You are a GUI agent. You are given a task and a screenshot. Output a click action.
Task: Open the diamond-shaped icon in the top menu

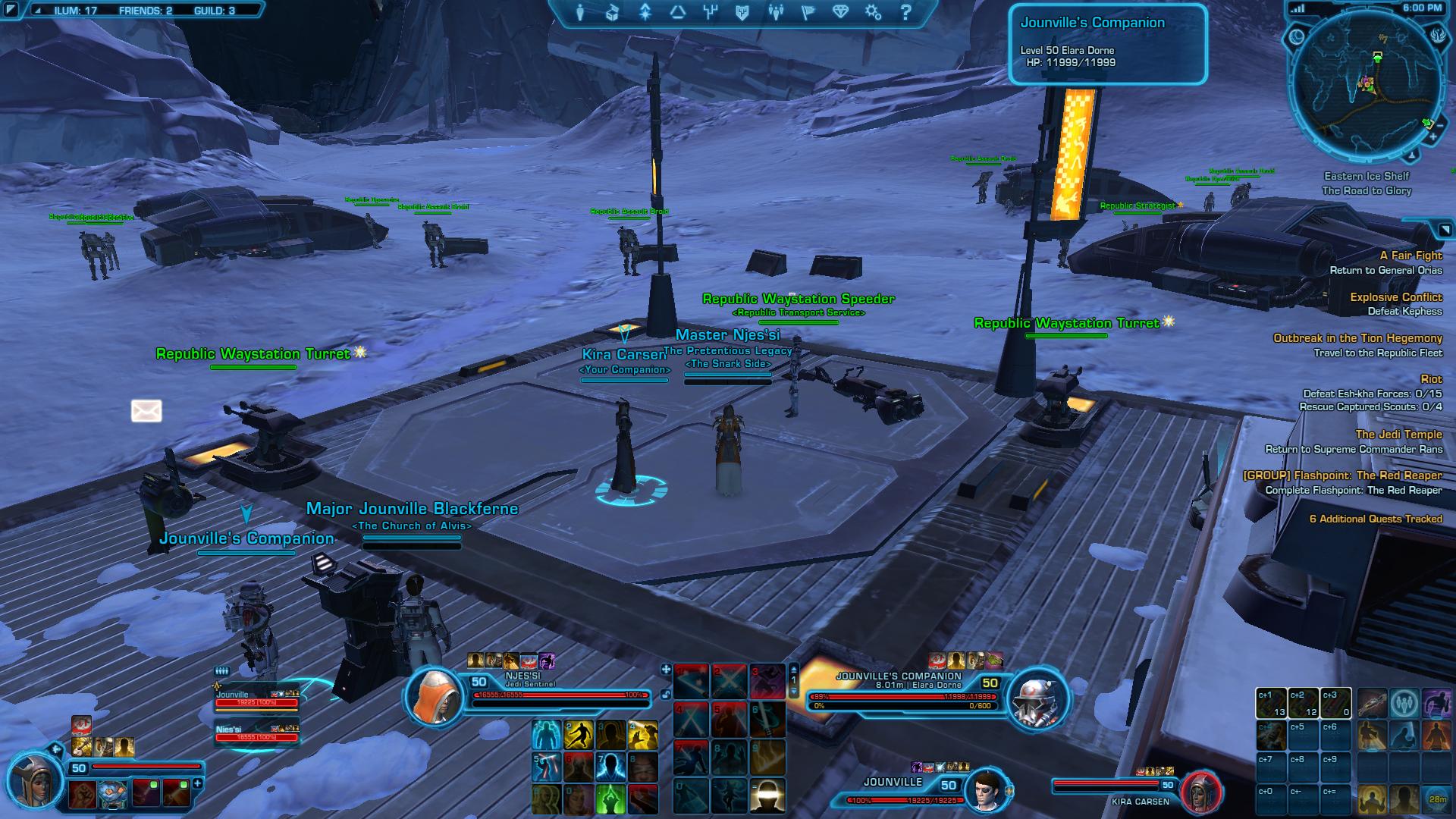[x=840, y=12]
